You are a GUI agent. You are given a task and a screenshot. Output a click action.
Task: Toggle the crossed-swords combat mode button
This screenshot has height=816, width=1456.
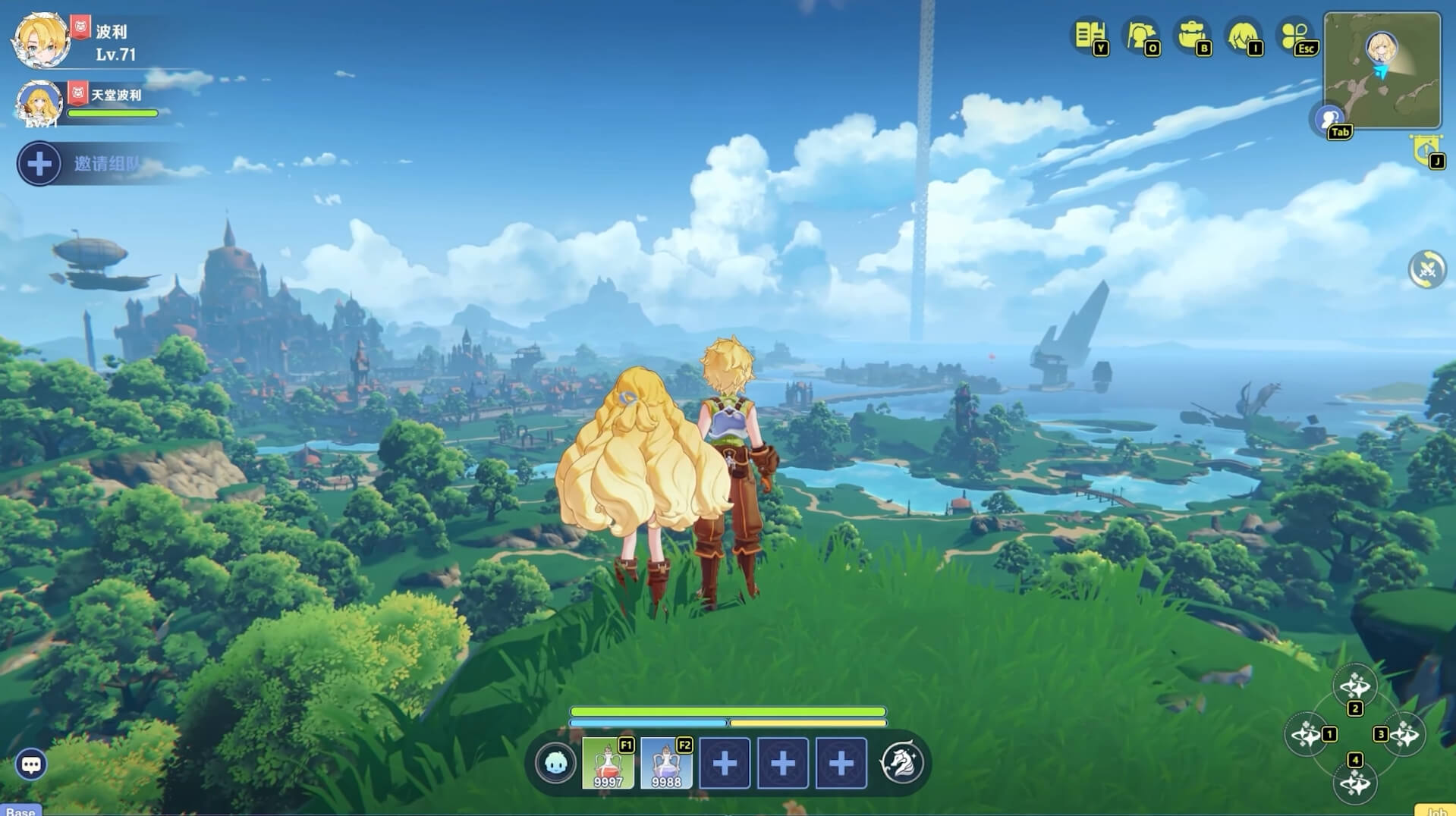1427,269
